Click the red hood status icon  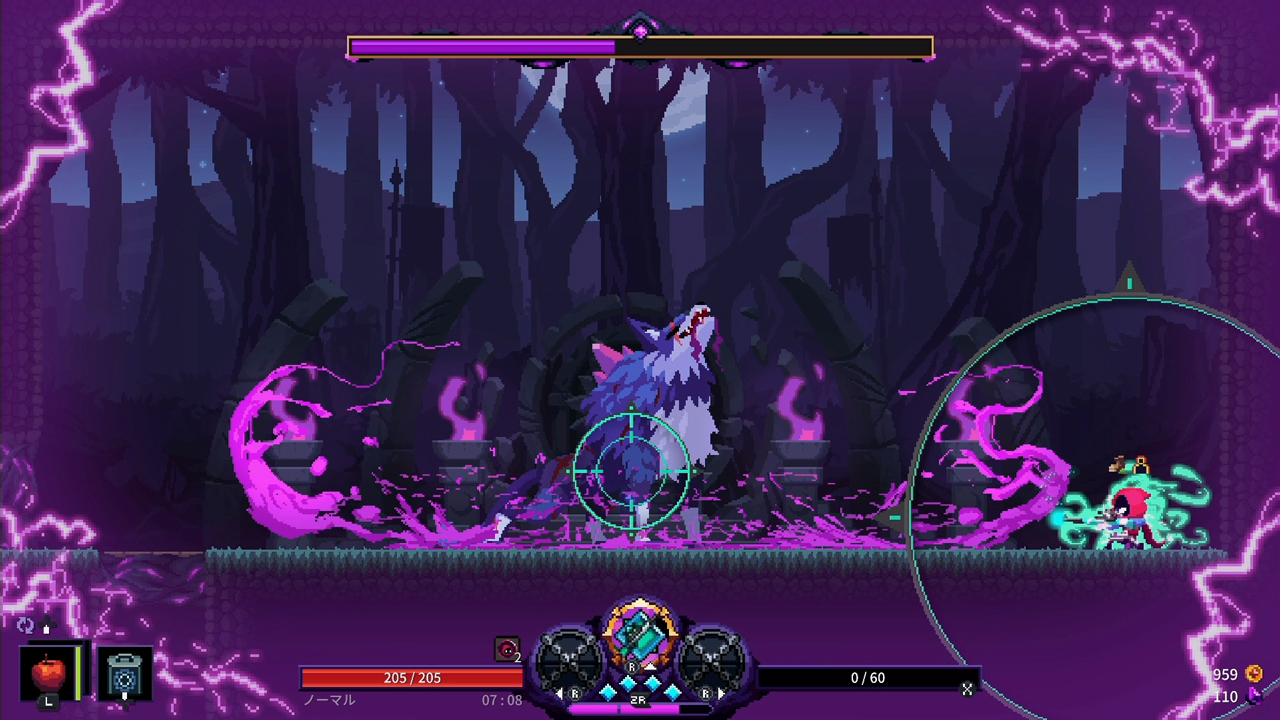(508, 650)
